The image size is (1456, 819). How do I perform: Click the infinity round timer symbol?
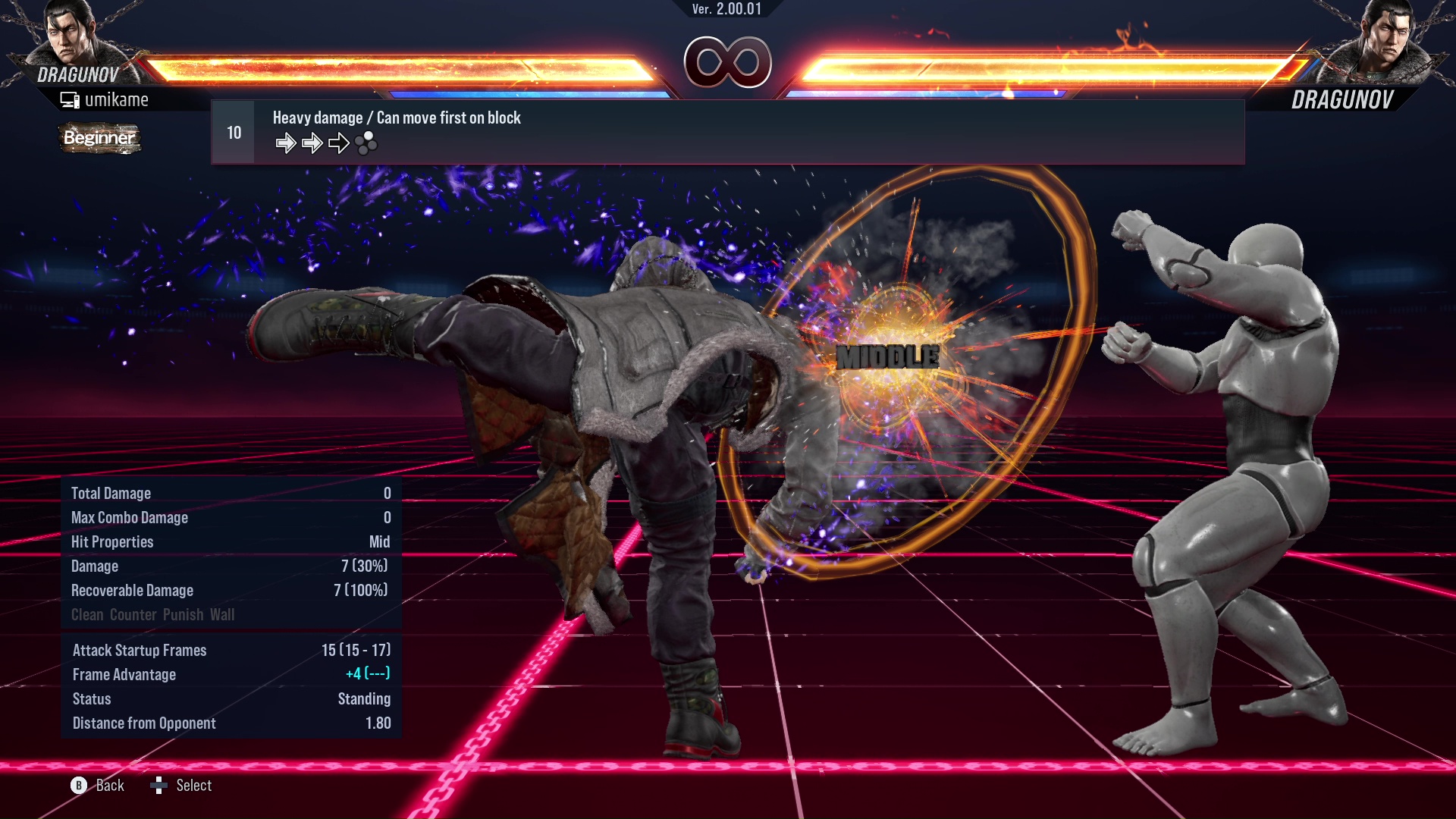tap(728, 62)
